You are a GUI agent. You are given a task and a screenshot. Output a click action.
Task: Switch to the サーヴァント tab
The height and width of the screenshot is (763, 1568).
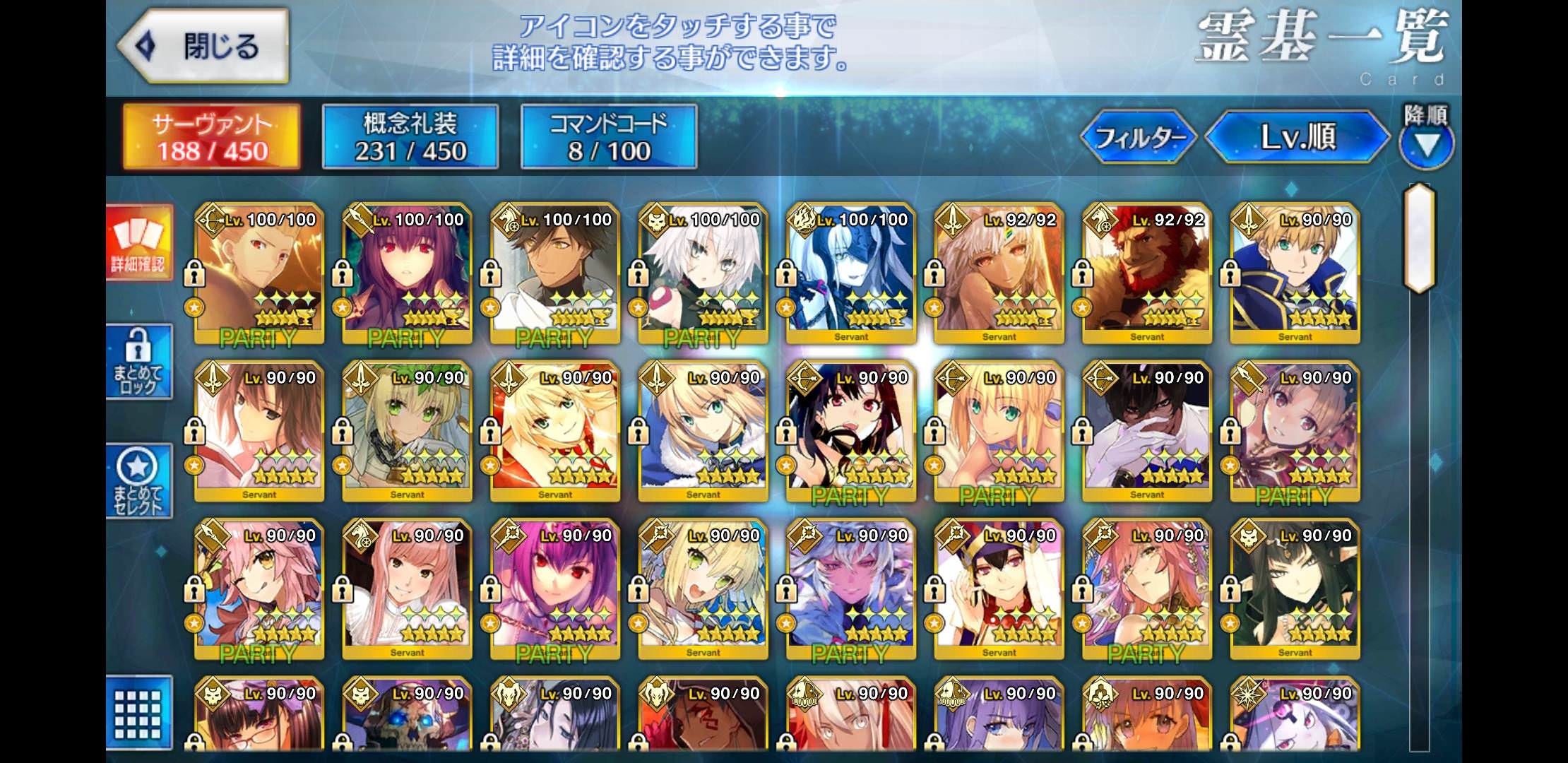(x=212, y=137)
